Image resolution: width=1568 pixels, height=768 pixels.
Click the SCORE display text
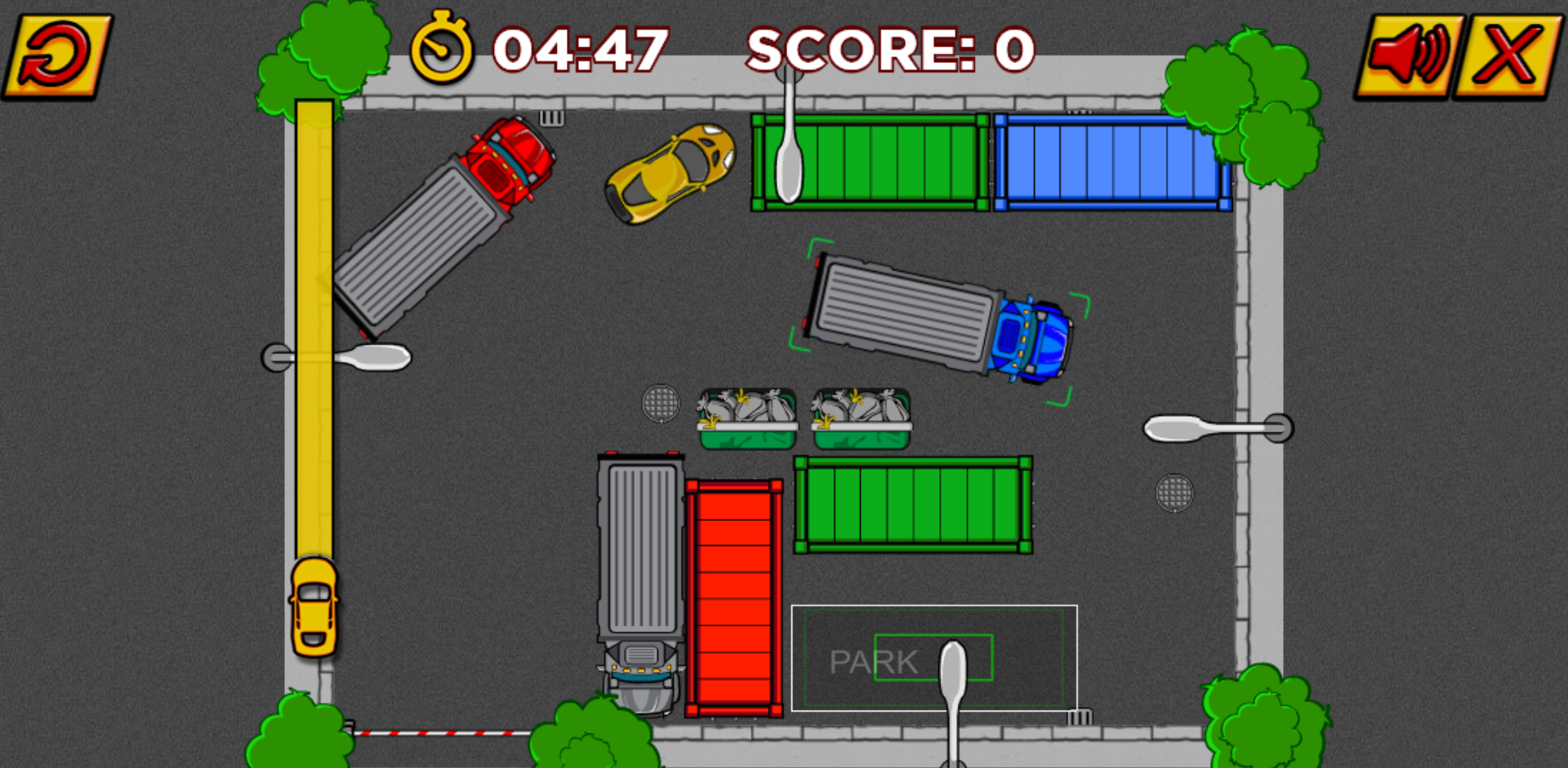pyautogui.click(x=886, y=49)
